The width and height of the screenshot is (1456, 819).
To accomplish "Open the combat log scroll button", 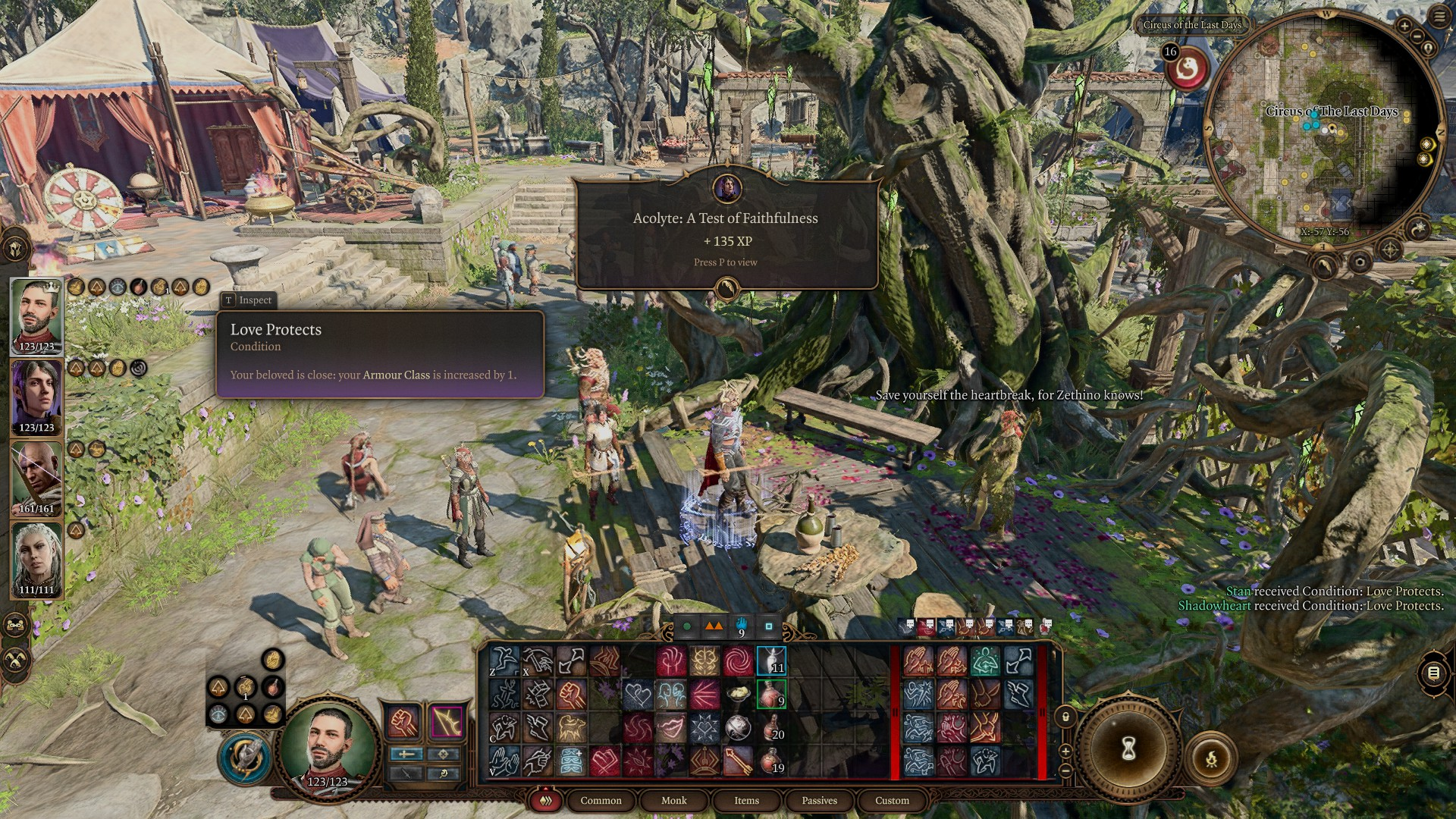I will (1432, 673).
